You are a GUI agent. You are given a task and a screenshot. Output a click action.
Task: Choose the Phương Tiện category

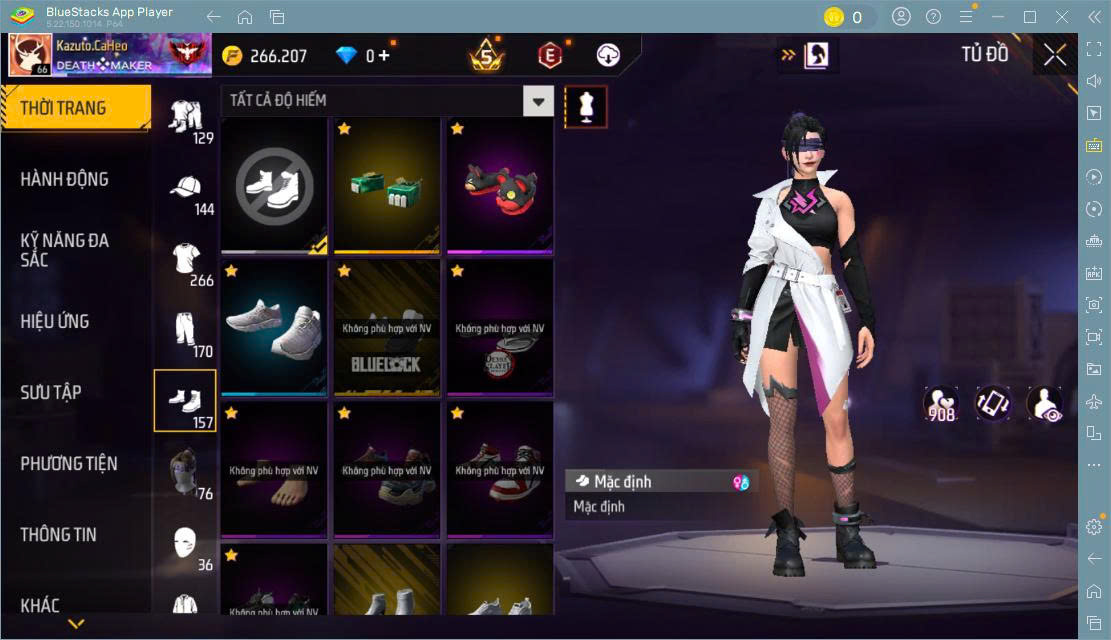click(x=69, y=463)
